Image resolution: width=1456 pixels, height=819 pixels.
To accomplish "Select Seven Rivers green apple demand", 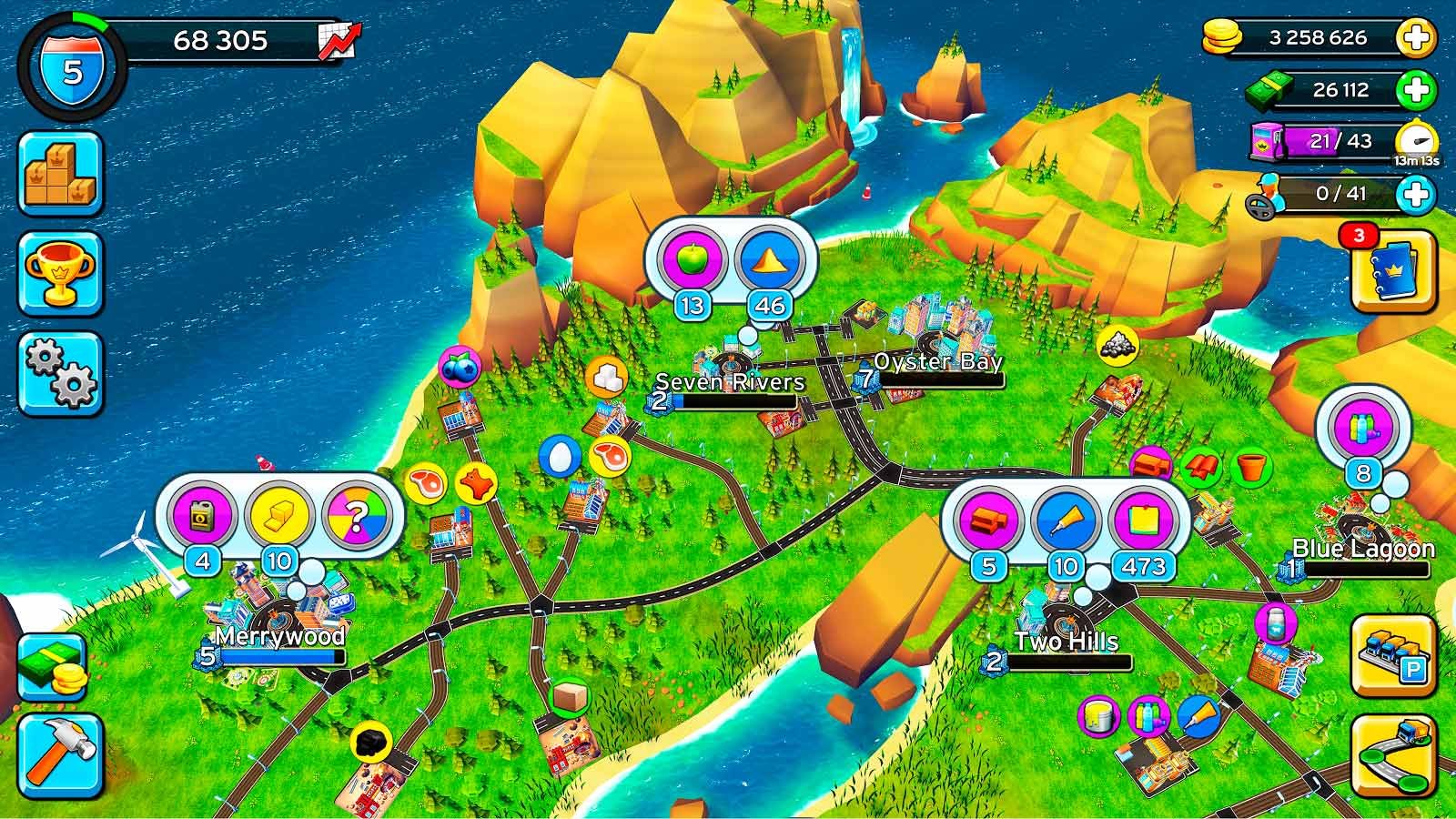I will [x=693, y=260].
